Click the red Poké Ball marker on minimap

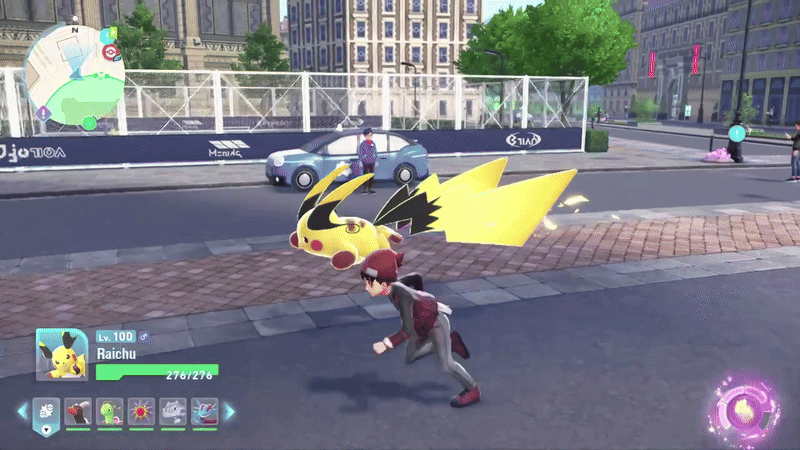pos(111,52)
